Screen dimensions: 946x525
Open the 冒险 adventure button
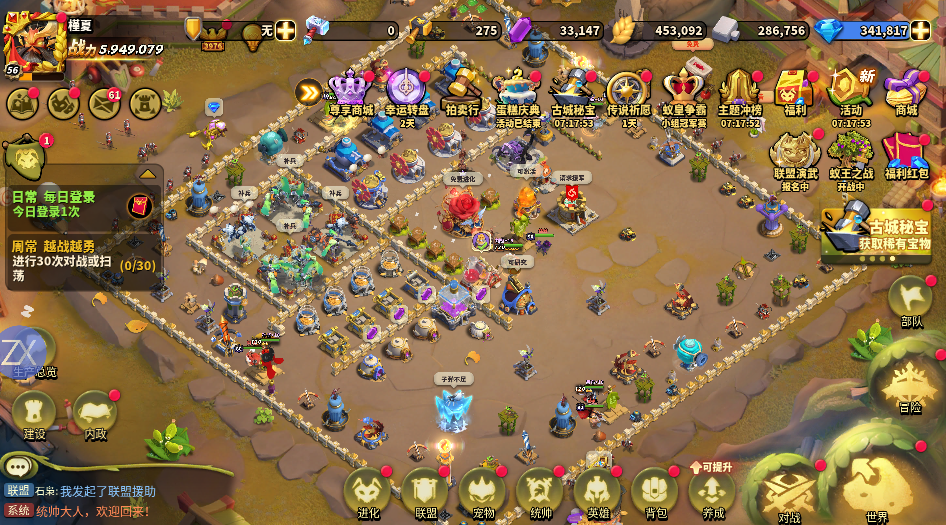pos(910,384)
